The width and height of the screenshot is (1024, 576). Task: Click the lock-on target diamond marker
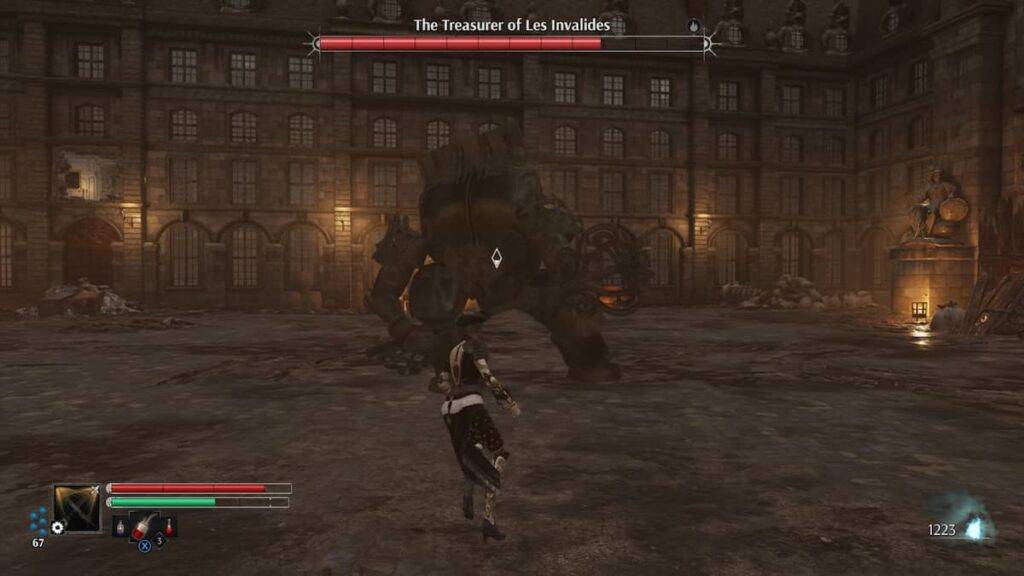[497, 259]
